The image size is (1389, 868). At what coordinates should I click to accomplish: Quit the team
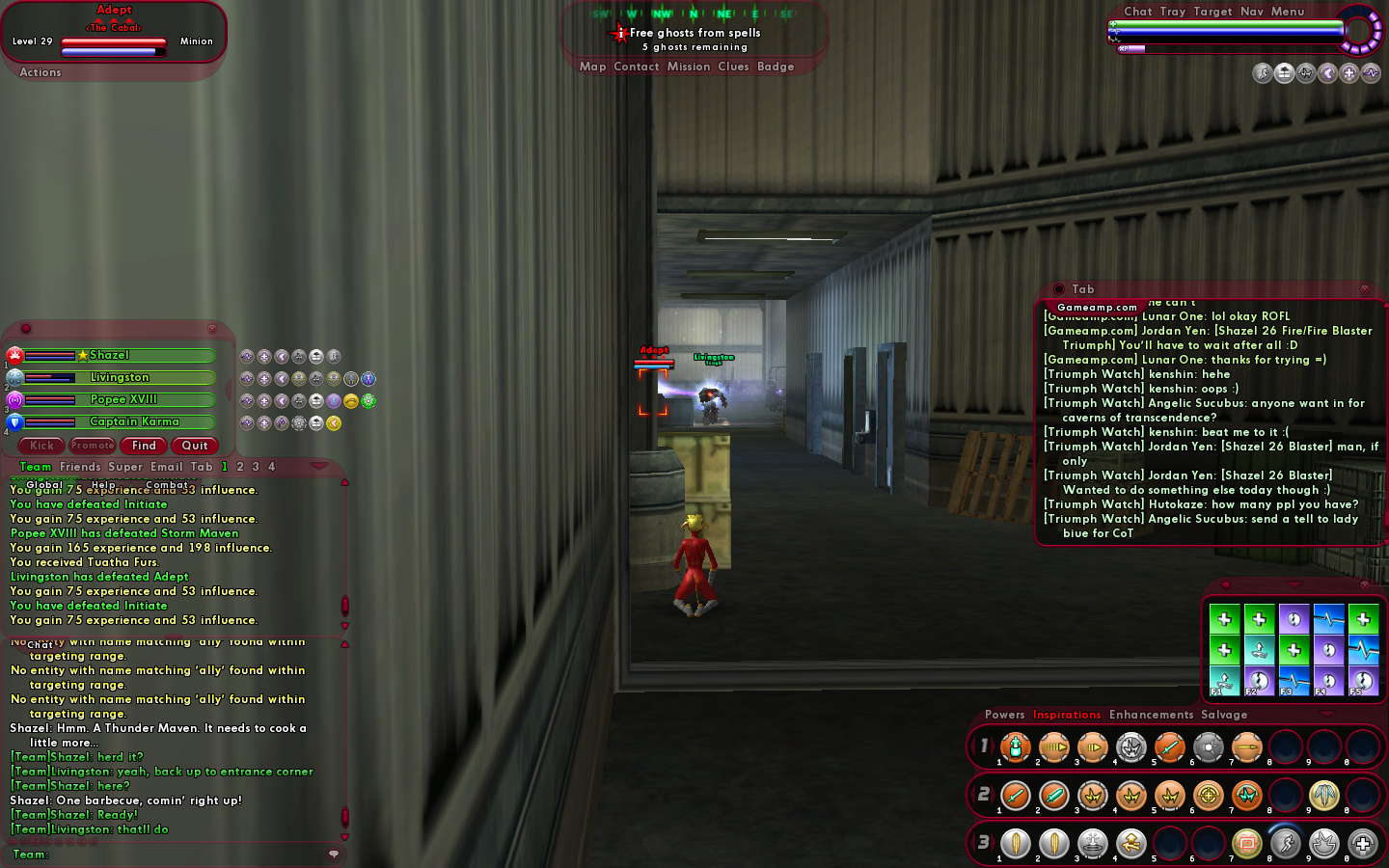pyautogui.click(x=195, y=446)
